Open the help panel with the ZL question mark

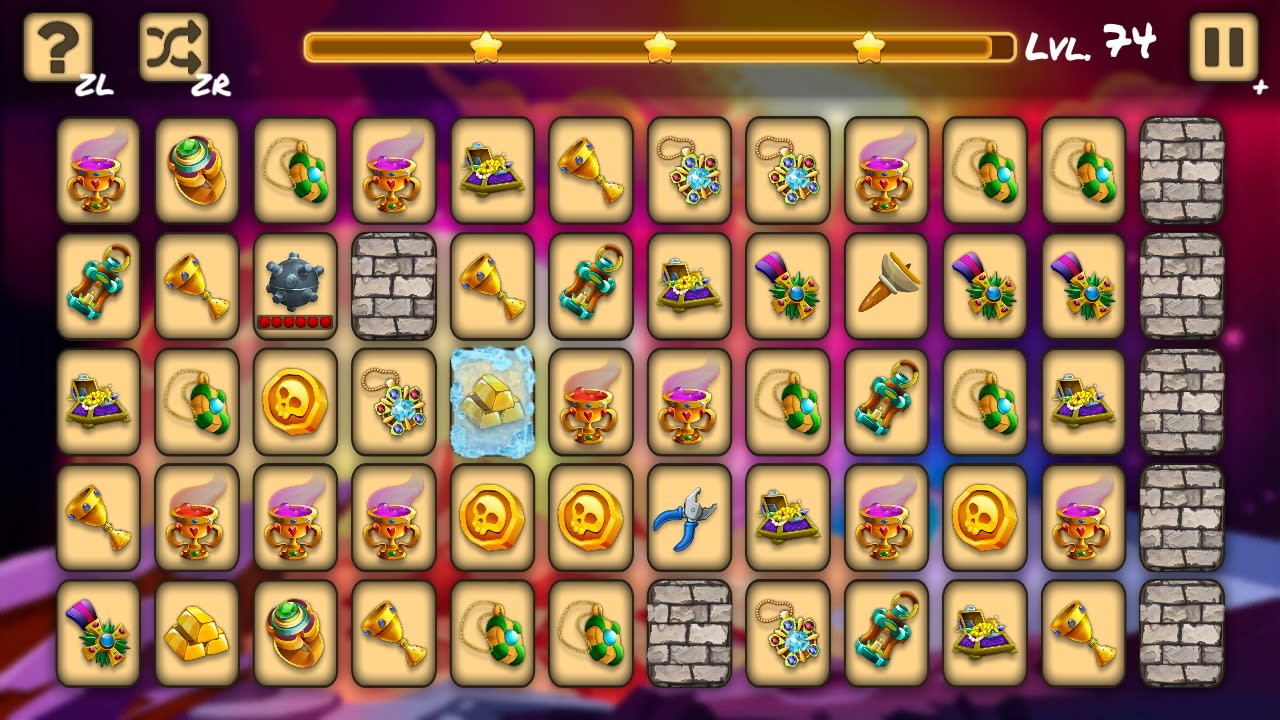pos(55,45)
